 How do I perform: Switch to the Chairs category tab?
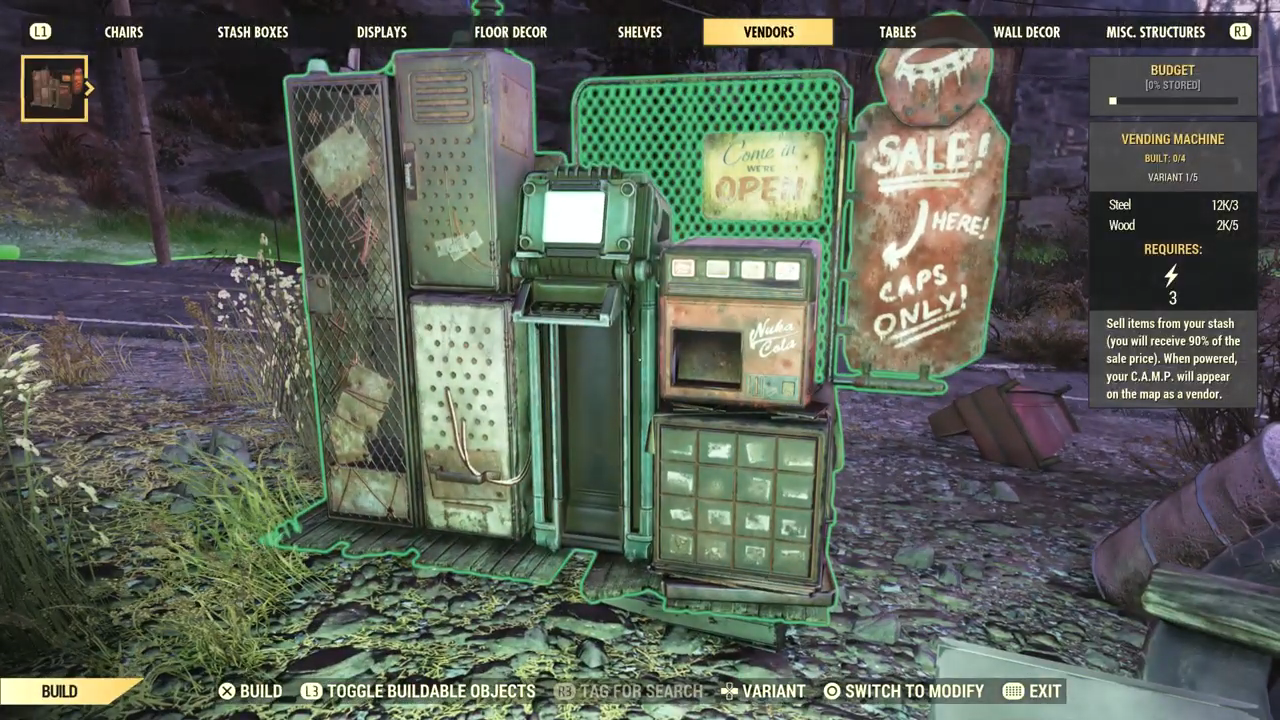click(124, 32)
